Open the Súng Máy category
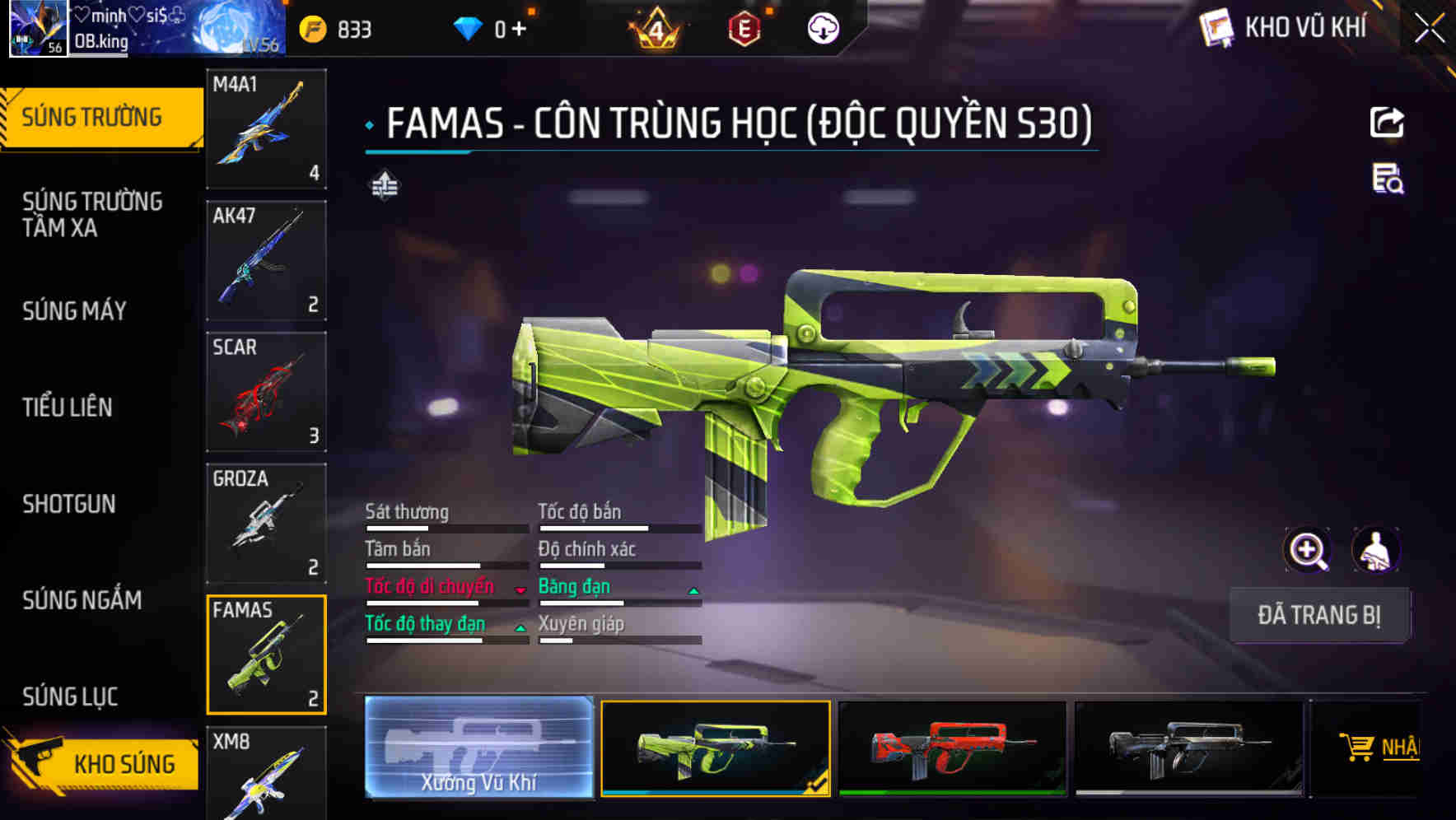 point(74,311)
